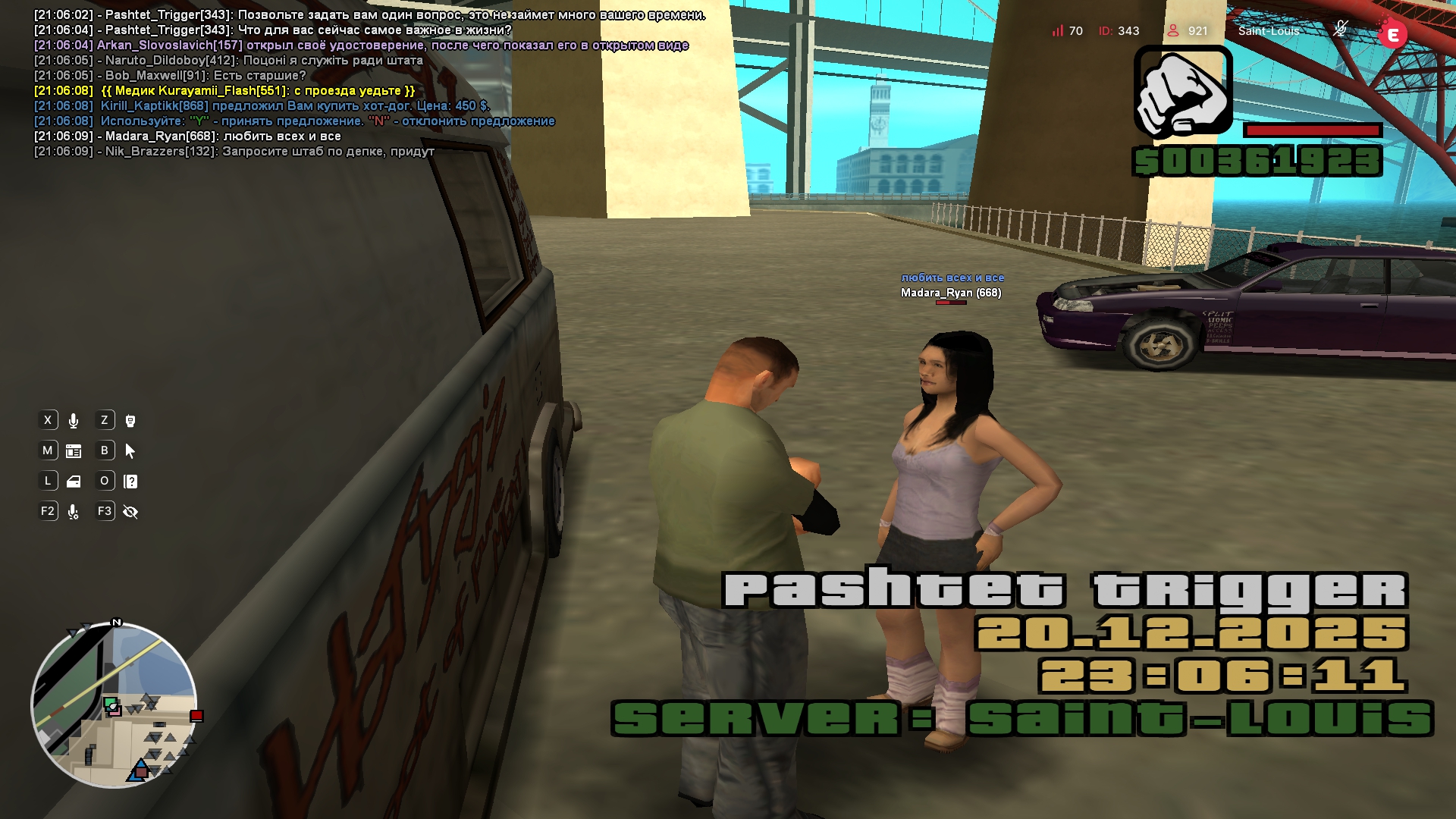Toggle the muted microphone icon in top bar
Viewport: 1456px width, 819px height.
coord(1341,30)
